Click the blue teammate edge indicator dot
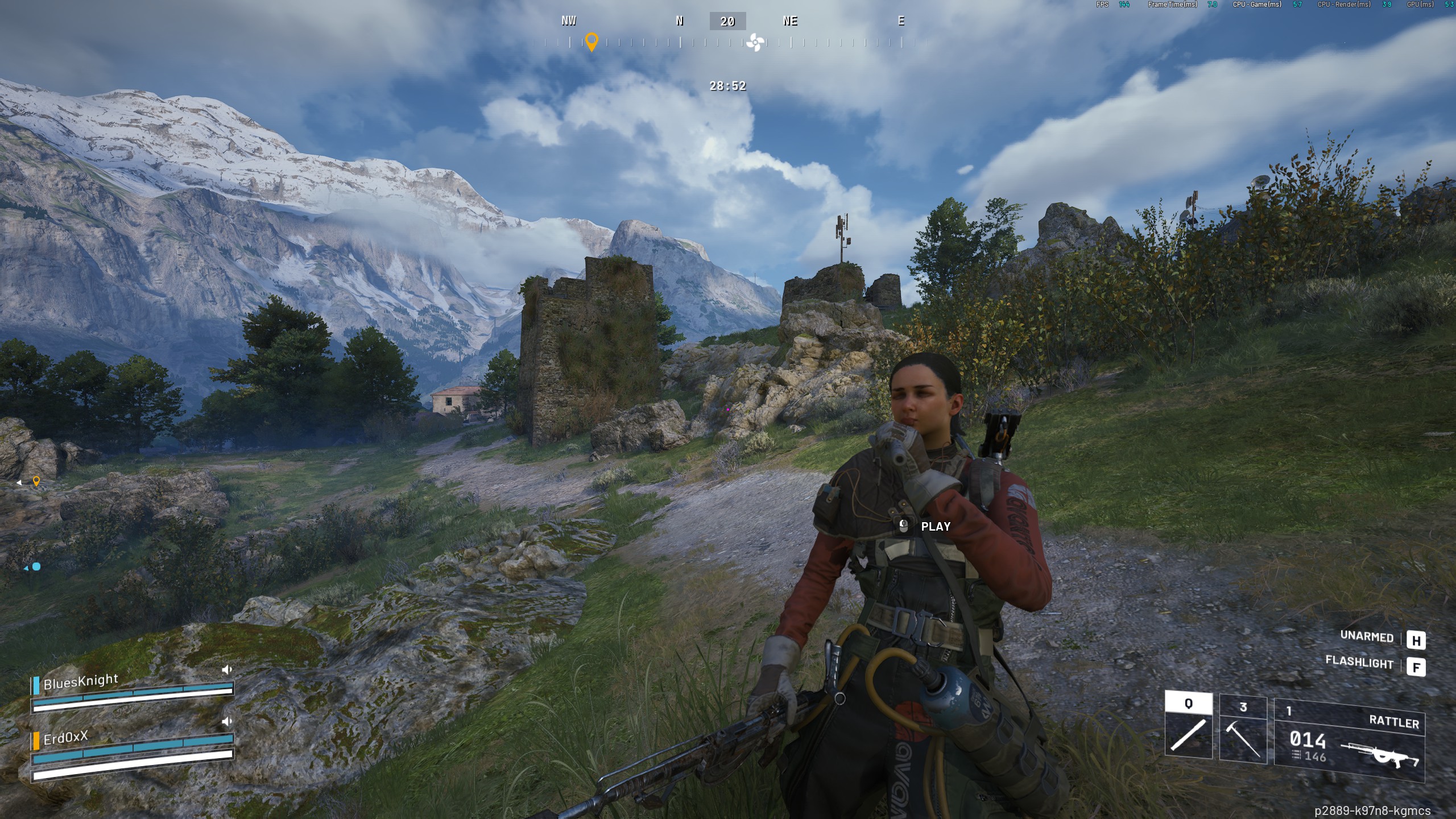The image size is (1456, 819). [x=36, y=566]
